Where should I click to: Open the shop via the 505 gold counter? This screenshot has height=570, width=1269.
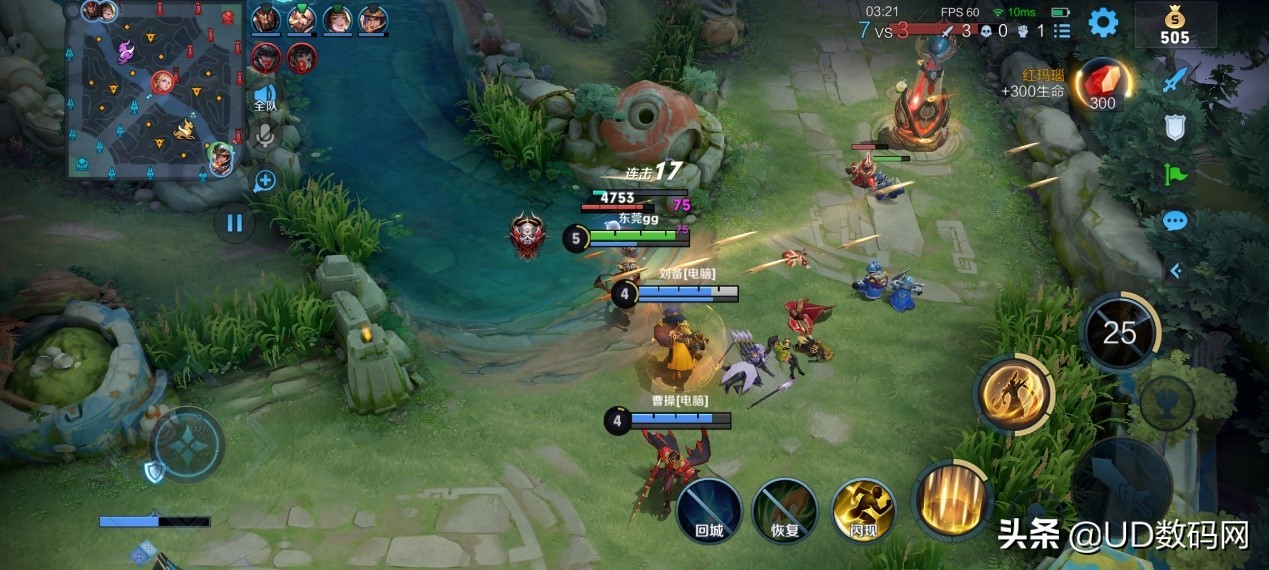(1175, 26)
